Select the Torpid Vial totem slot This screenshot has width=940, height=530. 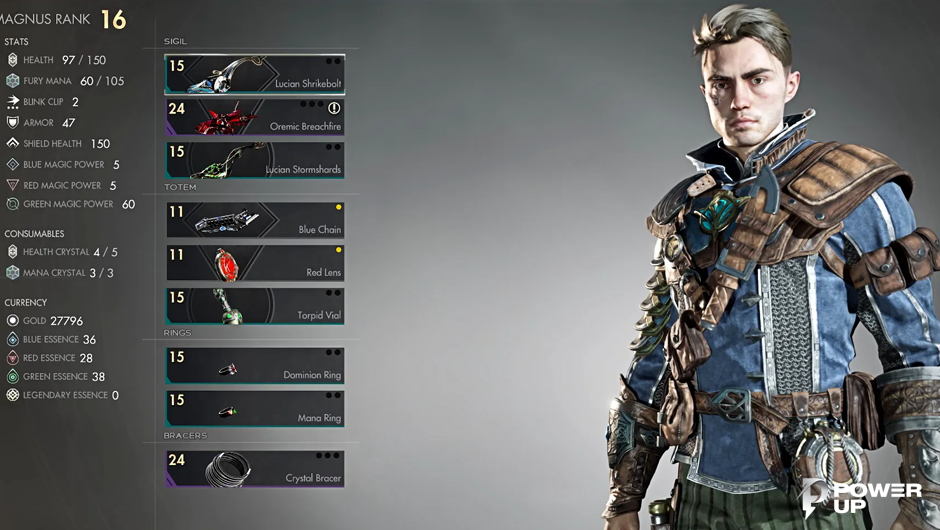point(255,306)
